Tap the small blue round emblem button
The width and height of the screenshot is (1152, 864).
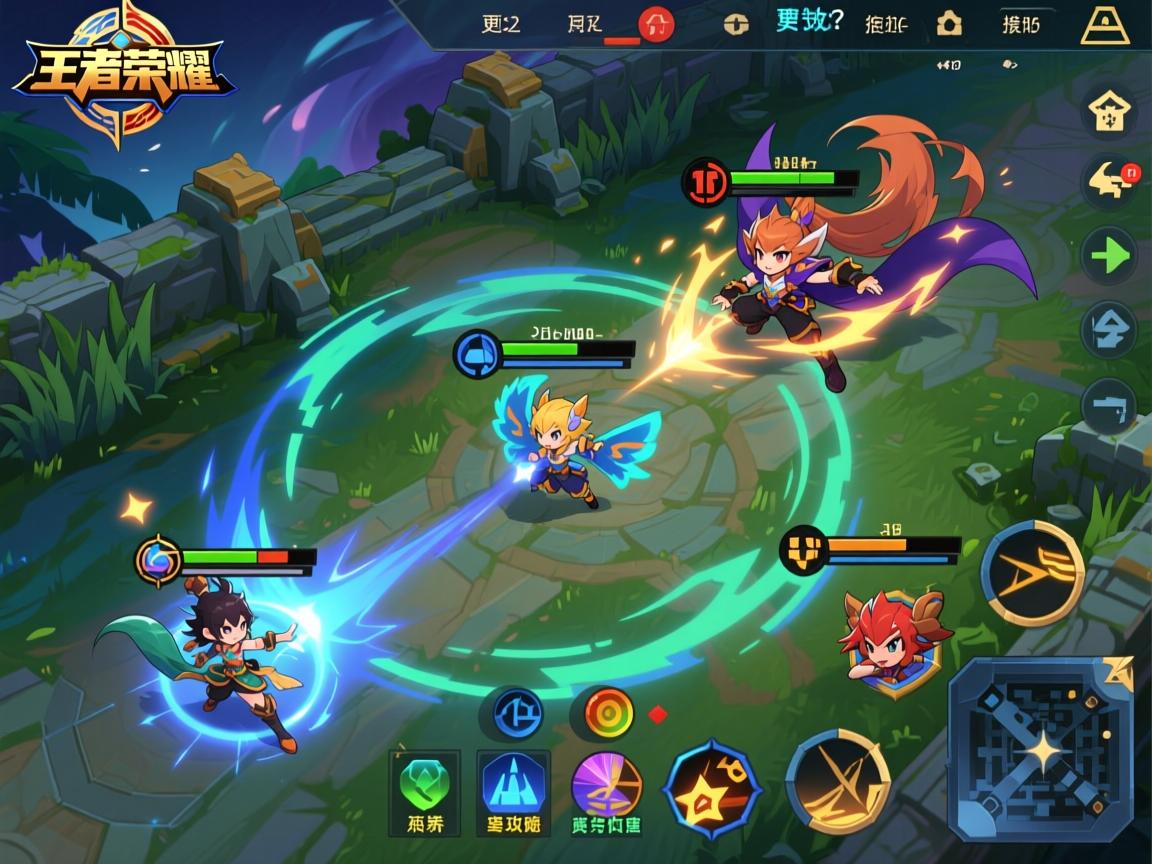click(517, 712)
